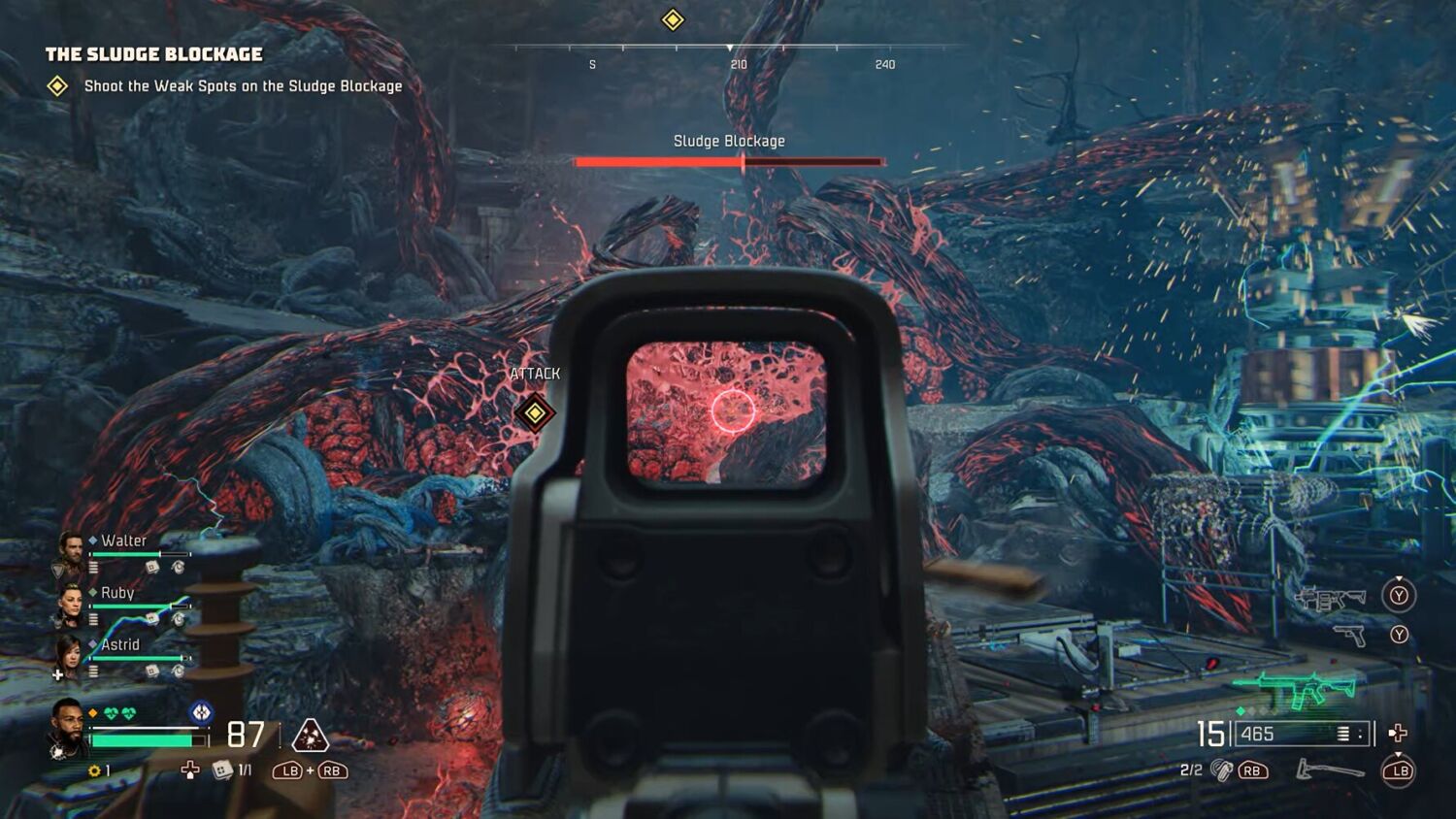Equip the melee axe weapon

coord(1330,770)
